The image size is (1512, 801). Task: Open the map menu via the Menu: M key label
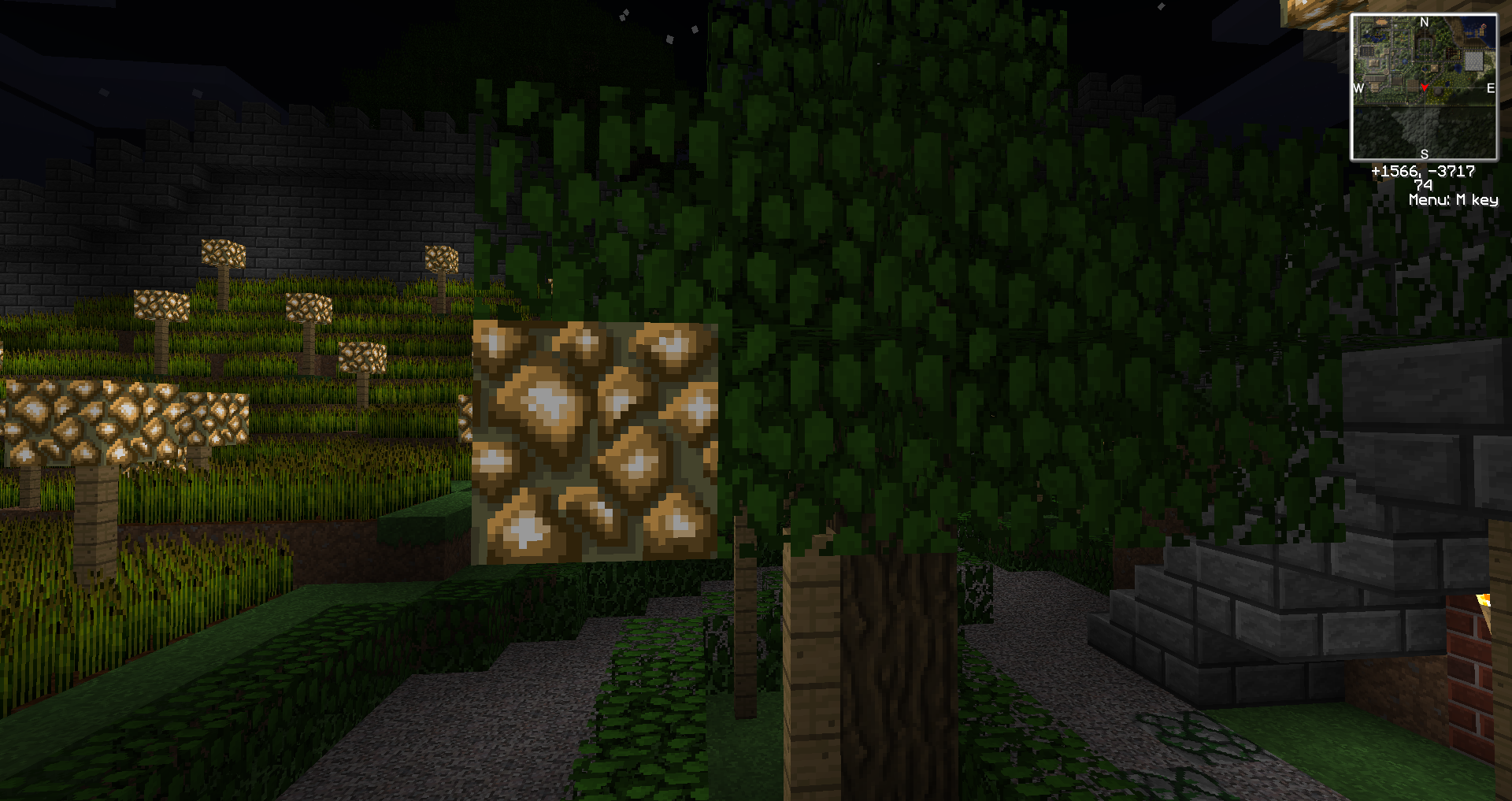pyautogui.click(x=1453, y=199)
